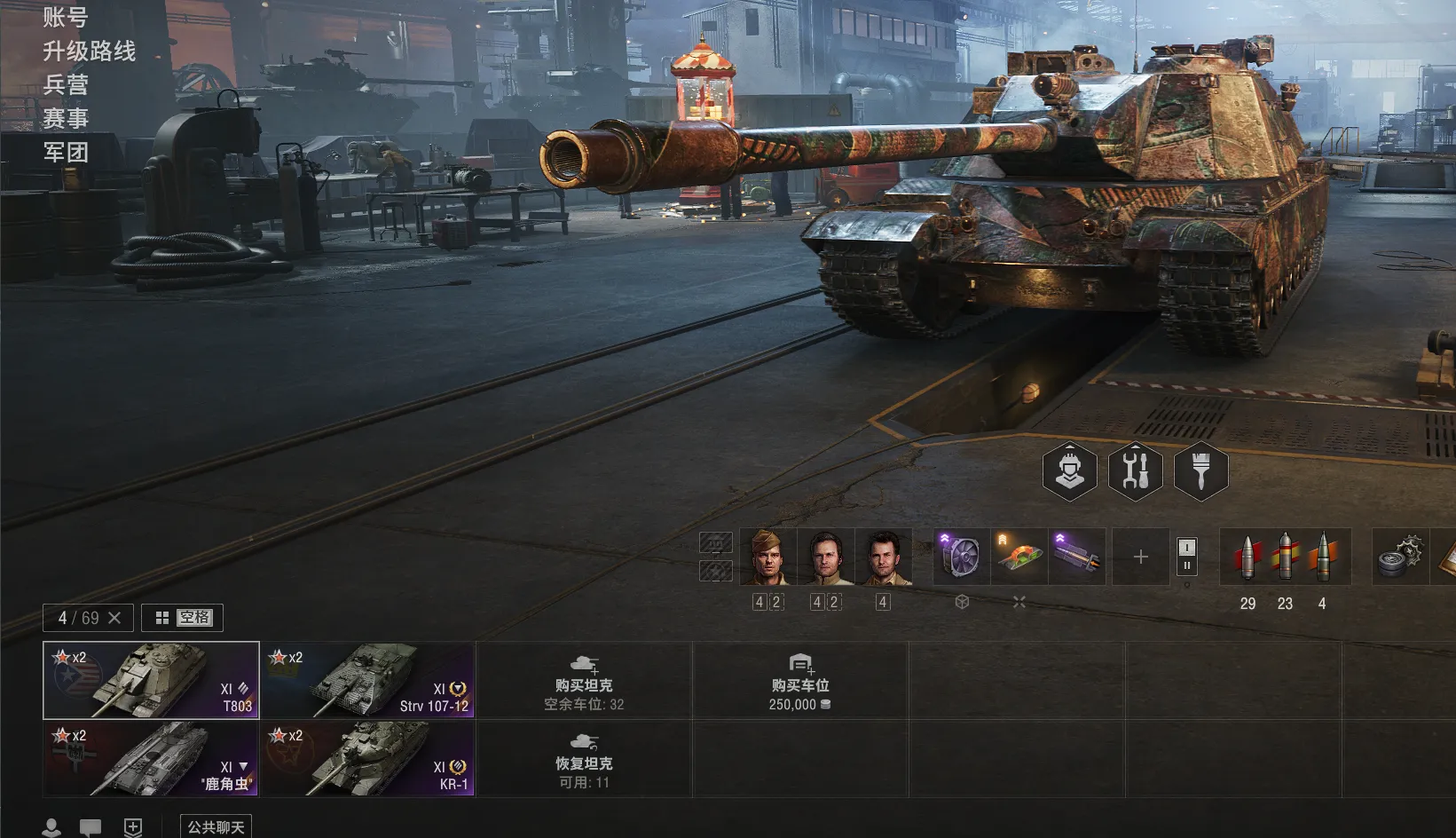
Task: Choose the Strv 107-12 tank card
Action: pos(367,680)
